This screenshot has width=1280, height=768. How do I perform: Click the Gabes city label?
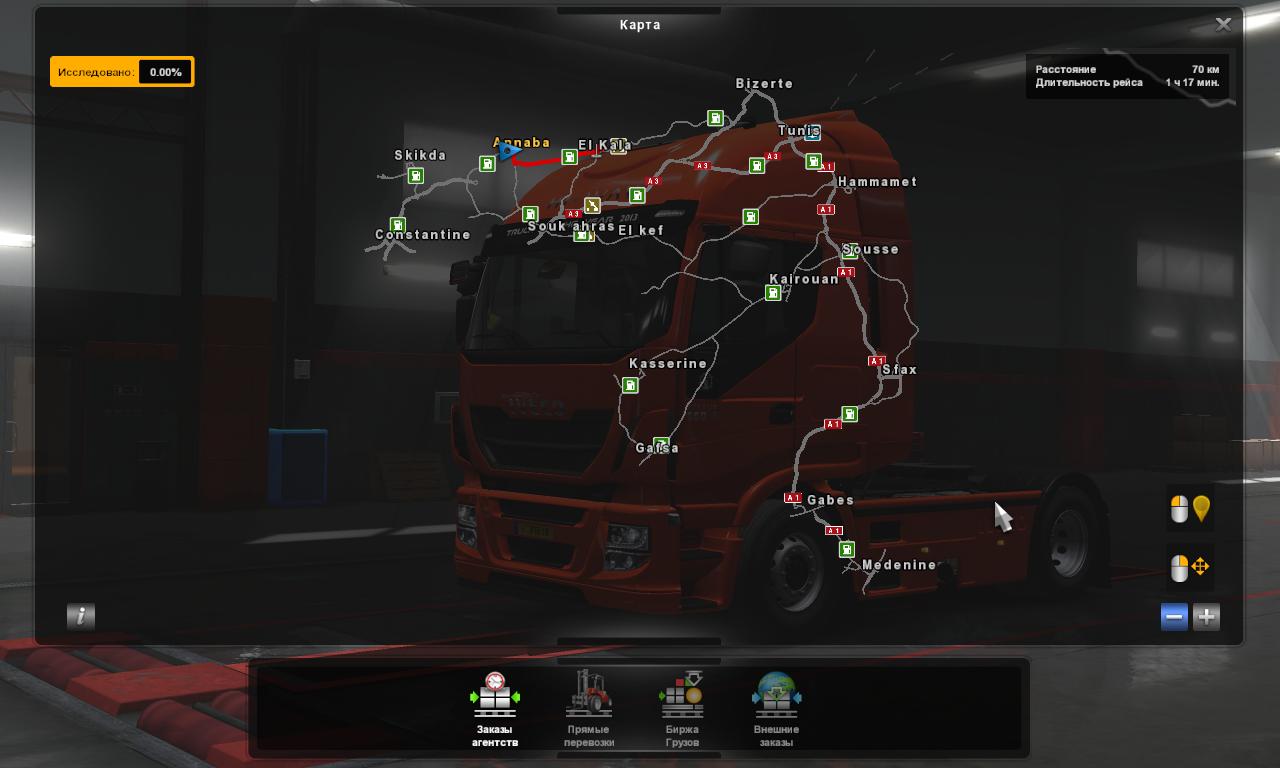(830, 500)
